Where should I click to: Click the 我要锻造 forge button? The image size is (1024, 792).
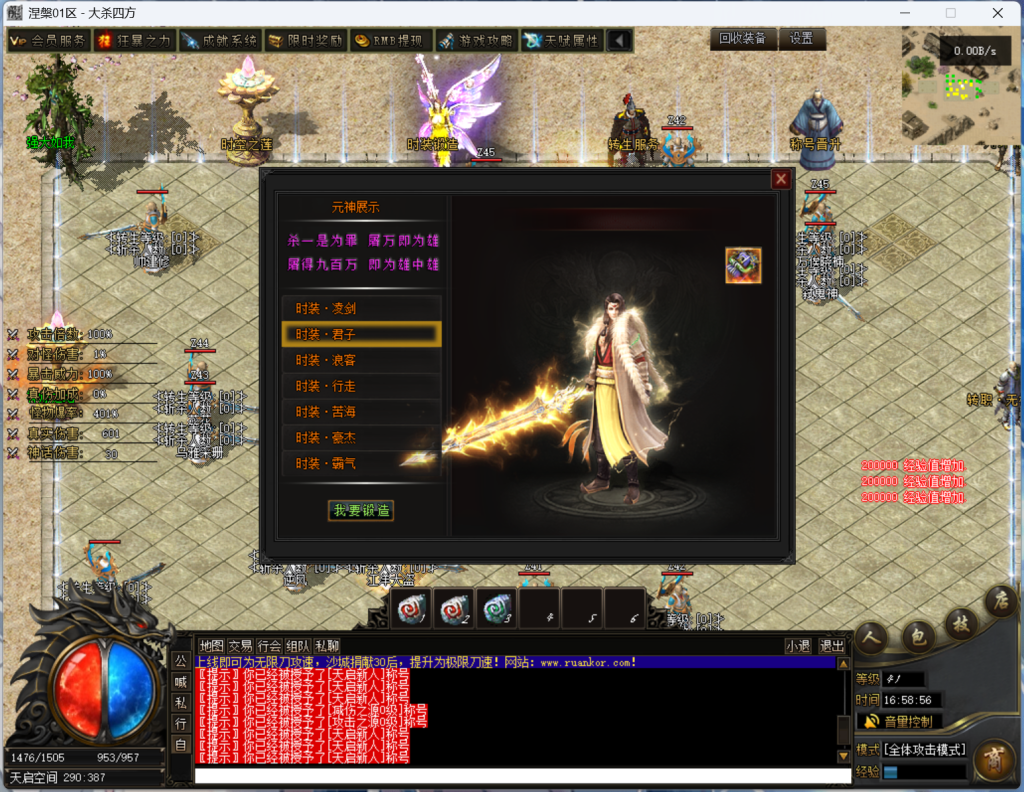click(x=361, y=510)
